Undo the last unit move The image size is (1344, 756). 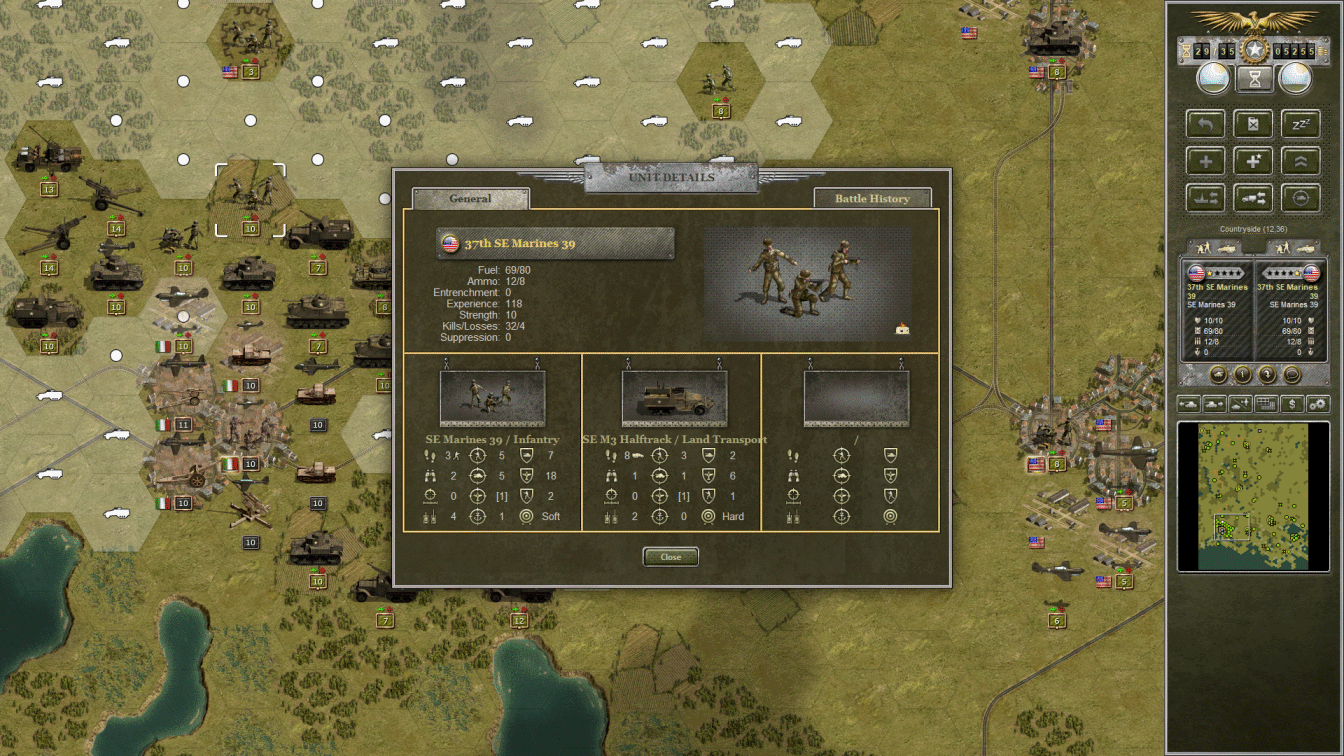click(x=1206, y=123)
